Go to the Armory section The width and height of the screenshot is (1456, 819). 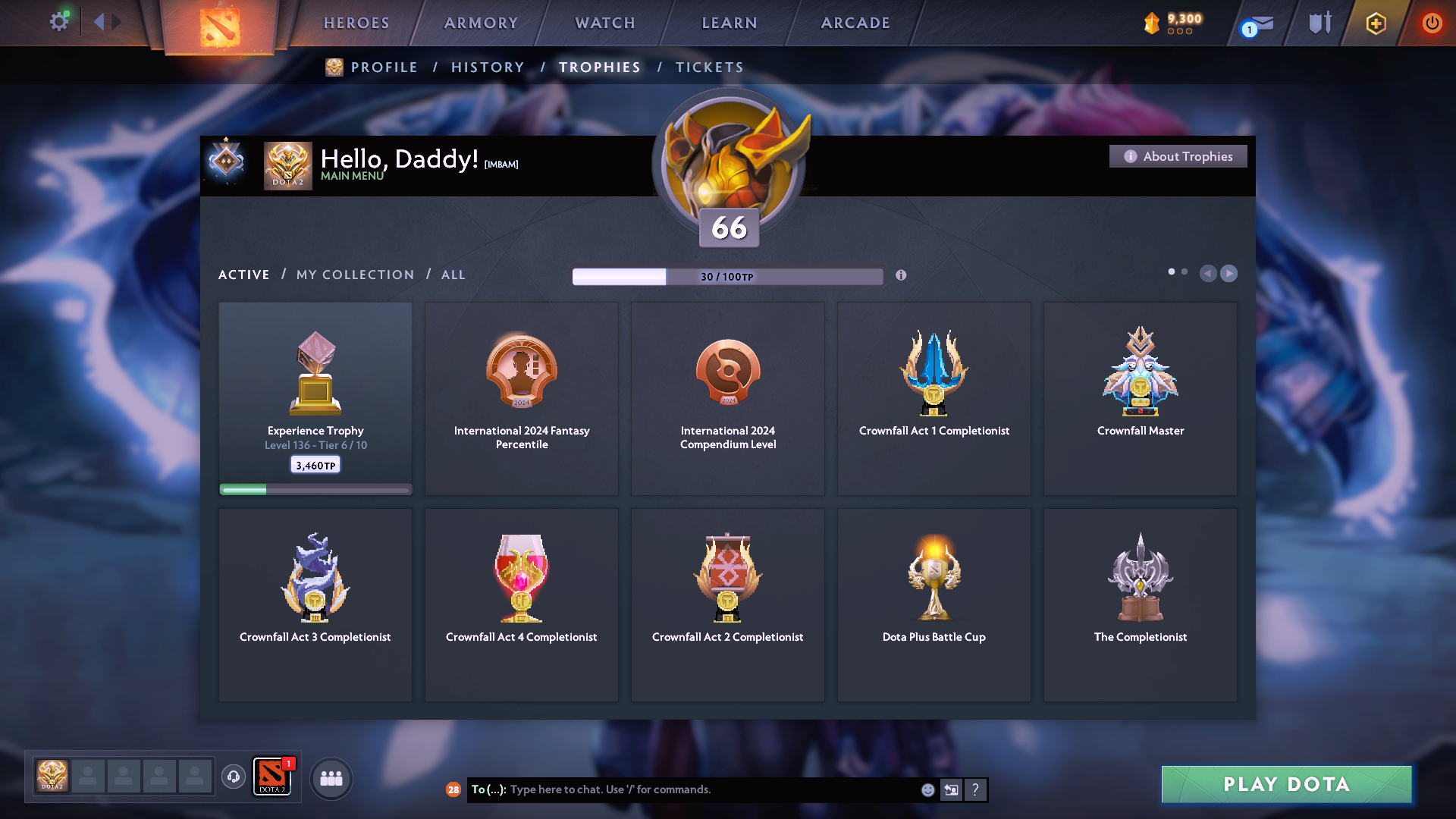click(481, 23)
